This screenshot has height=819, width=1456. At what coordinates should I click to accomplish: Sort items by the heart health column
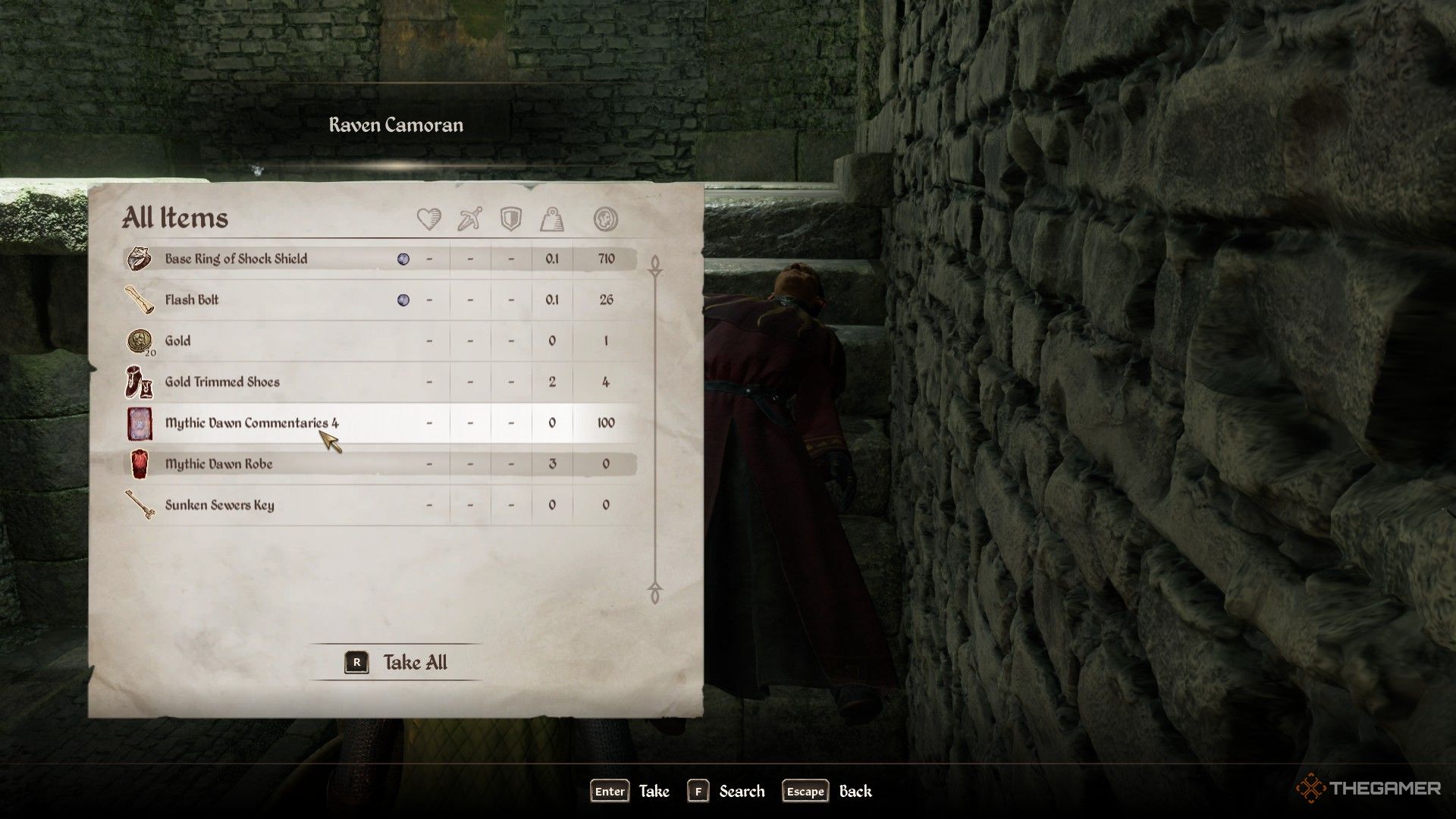point(429,219)
